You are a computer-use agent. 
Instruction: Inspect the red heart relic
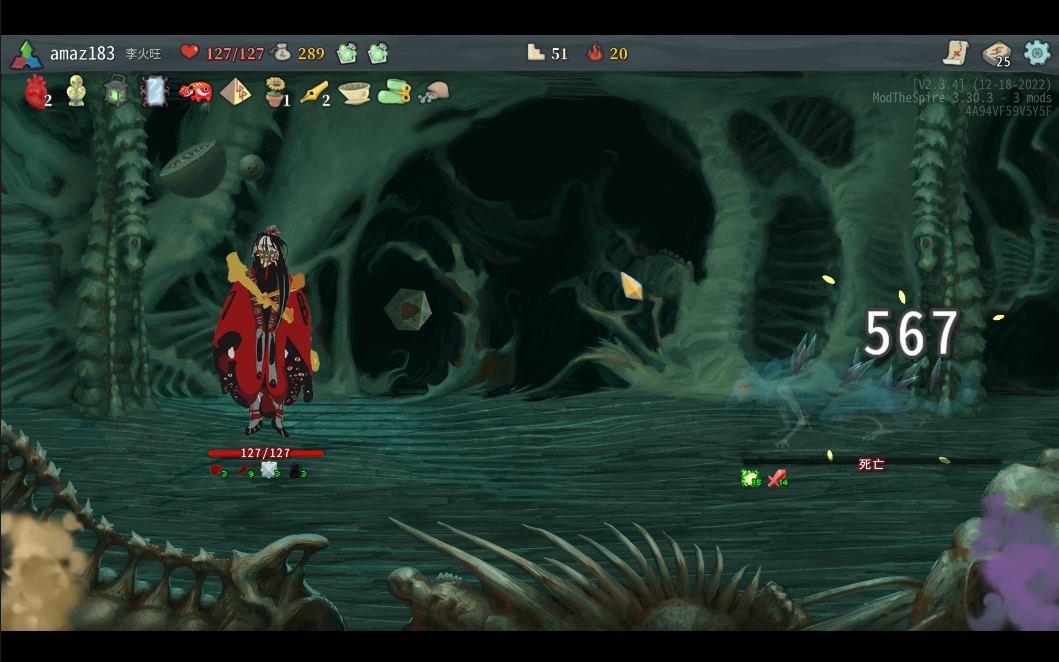pyautogui.click(x=36, y=92)
